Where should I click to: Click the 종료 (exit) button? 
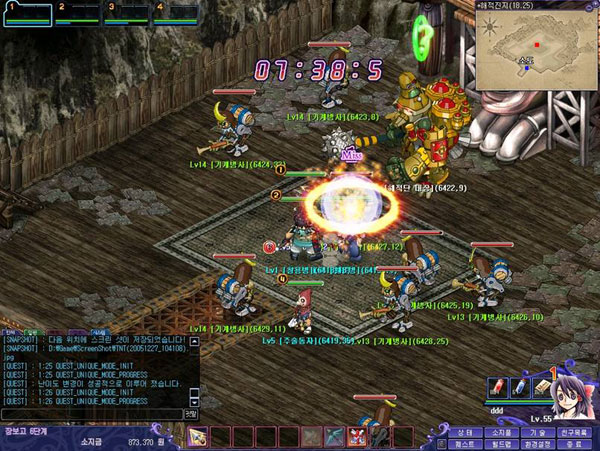click(x=574, y=442)
